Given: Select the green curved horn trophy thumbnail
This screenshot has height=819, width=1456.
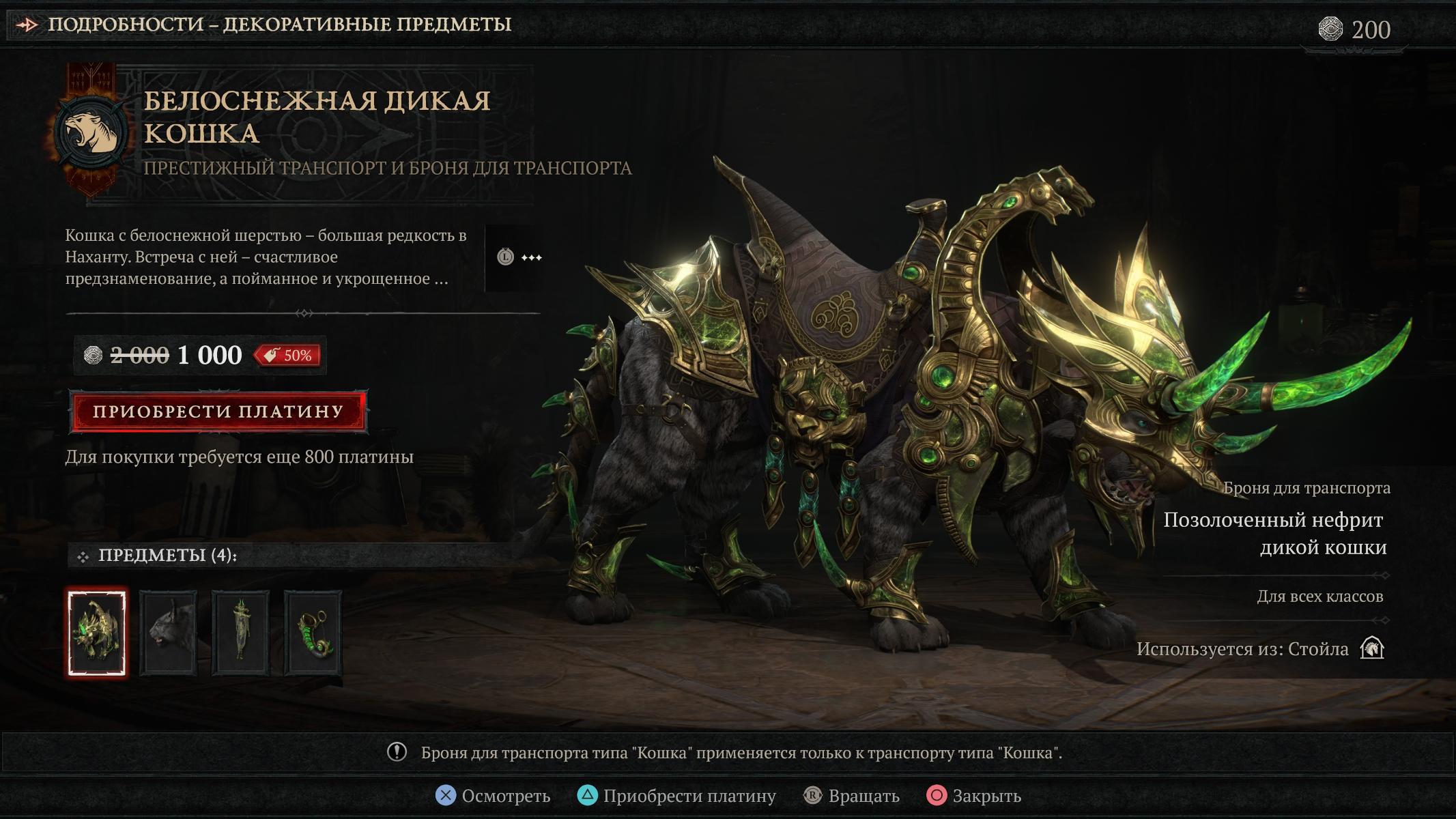Looking at the screenshot, I should click(x=313, y=633).
